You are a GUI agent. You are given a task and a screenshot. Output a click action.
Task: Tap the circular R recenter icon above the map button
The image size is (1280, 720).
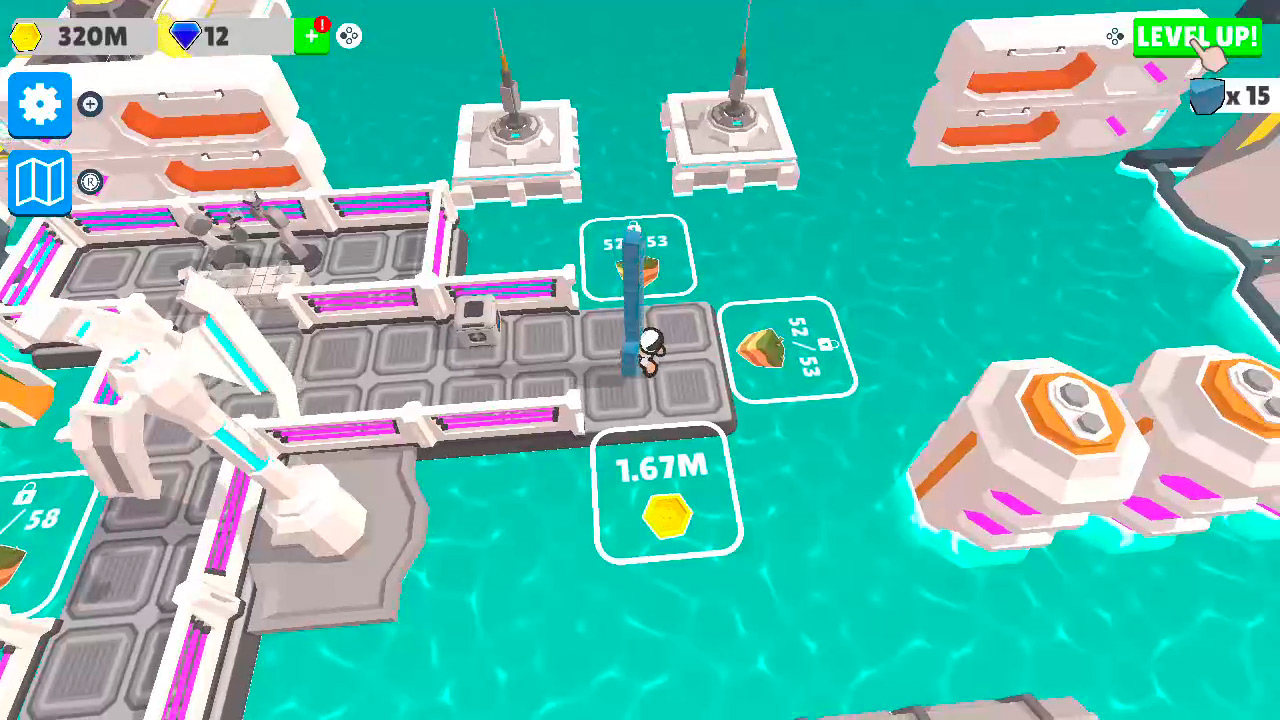[x=91, y=183]
